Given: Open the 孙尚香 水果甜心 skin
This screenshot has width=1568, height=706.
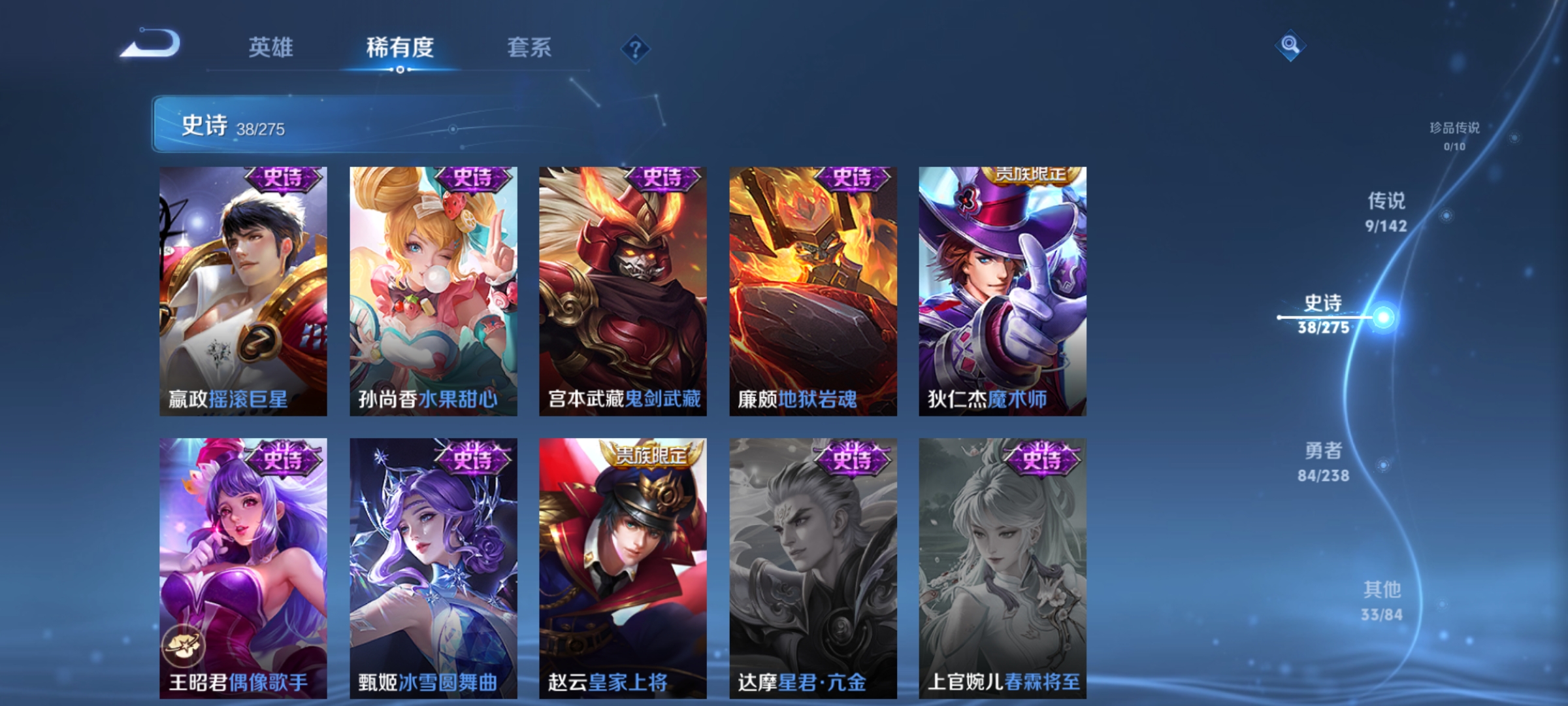Looking at the screenshot, I should [x=433, y=288].
